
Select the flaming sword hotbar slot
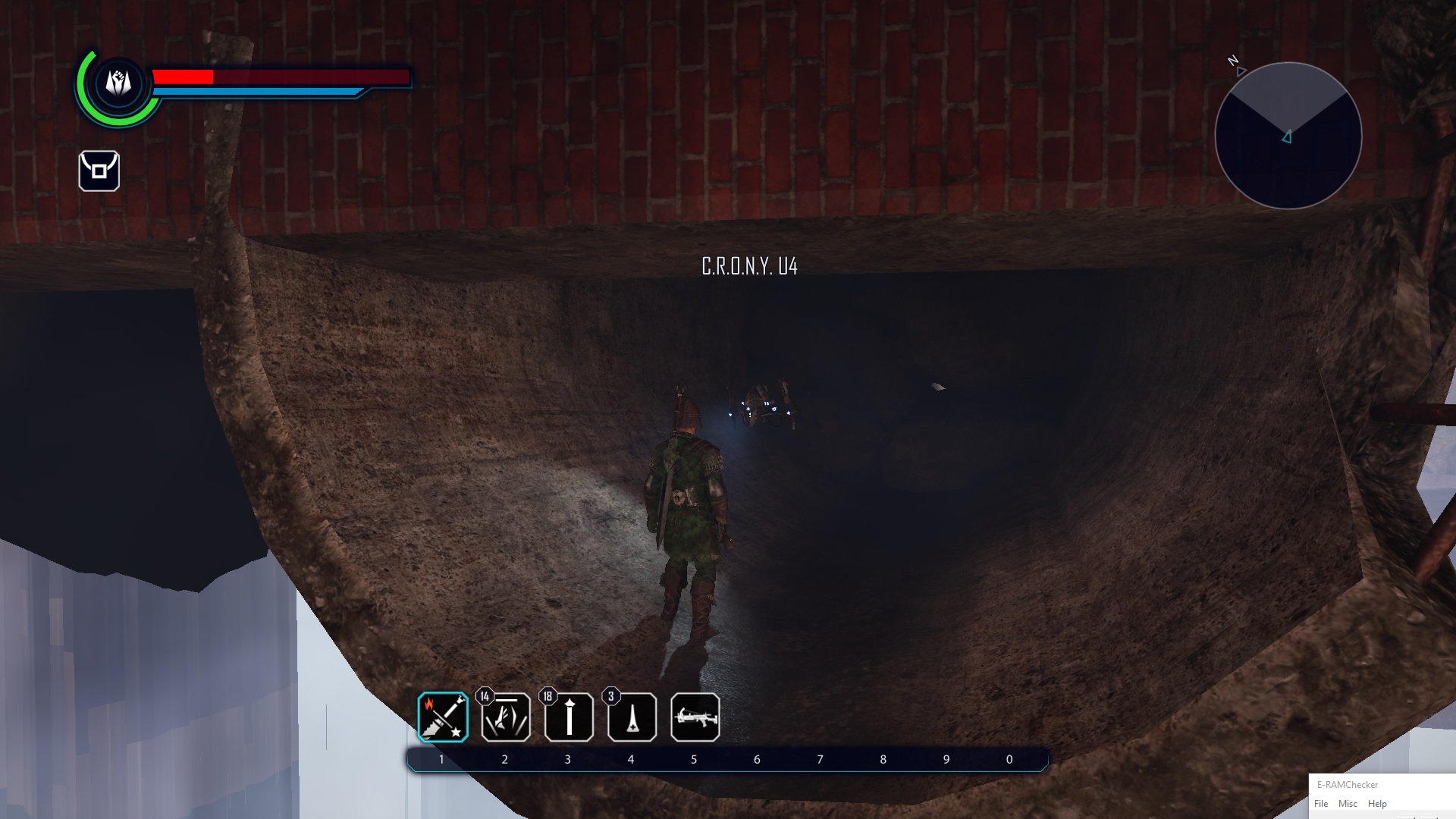click(443, 717)
